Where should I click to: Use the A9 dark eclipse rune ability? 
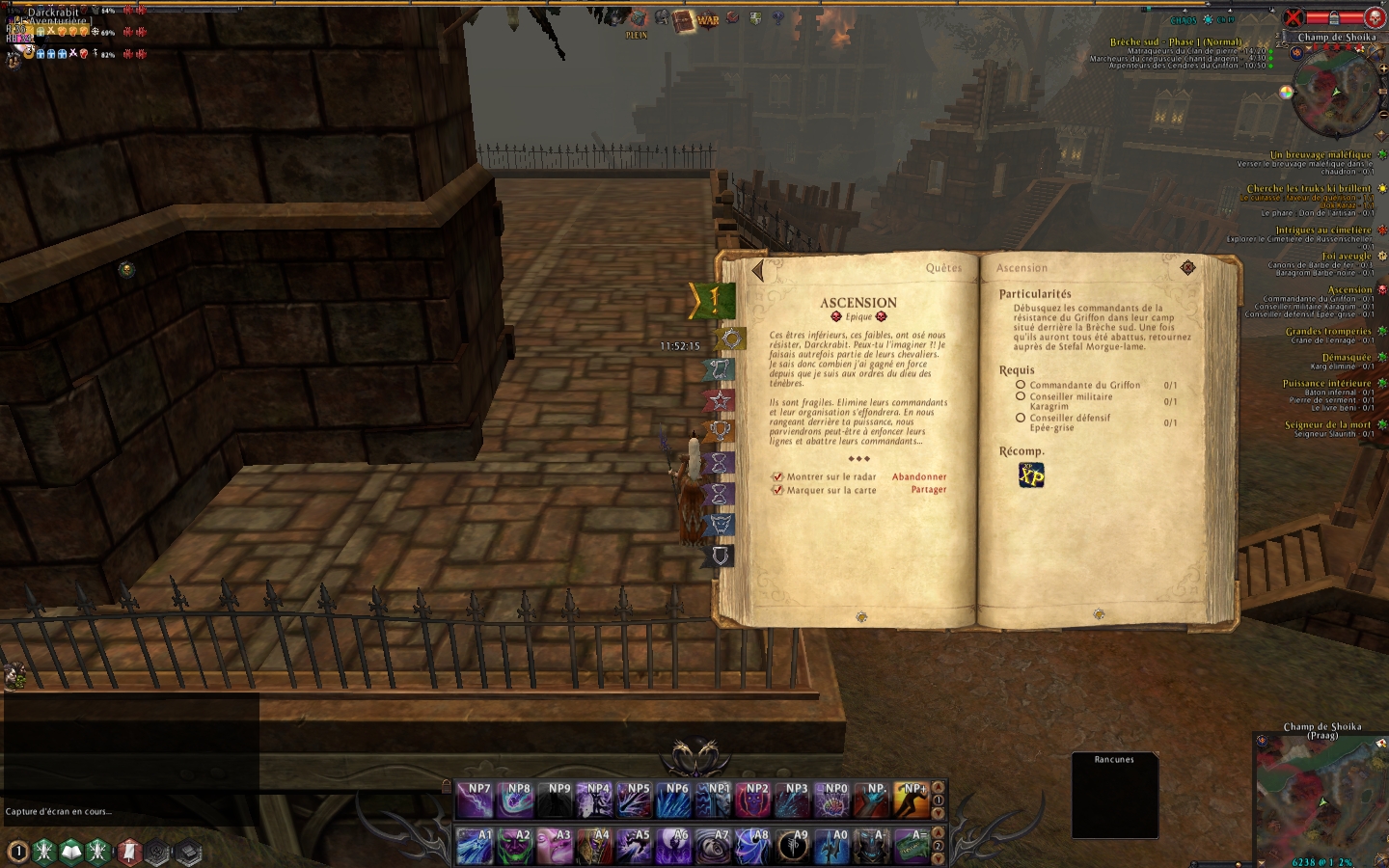point(793,846)
